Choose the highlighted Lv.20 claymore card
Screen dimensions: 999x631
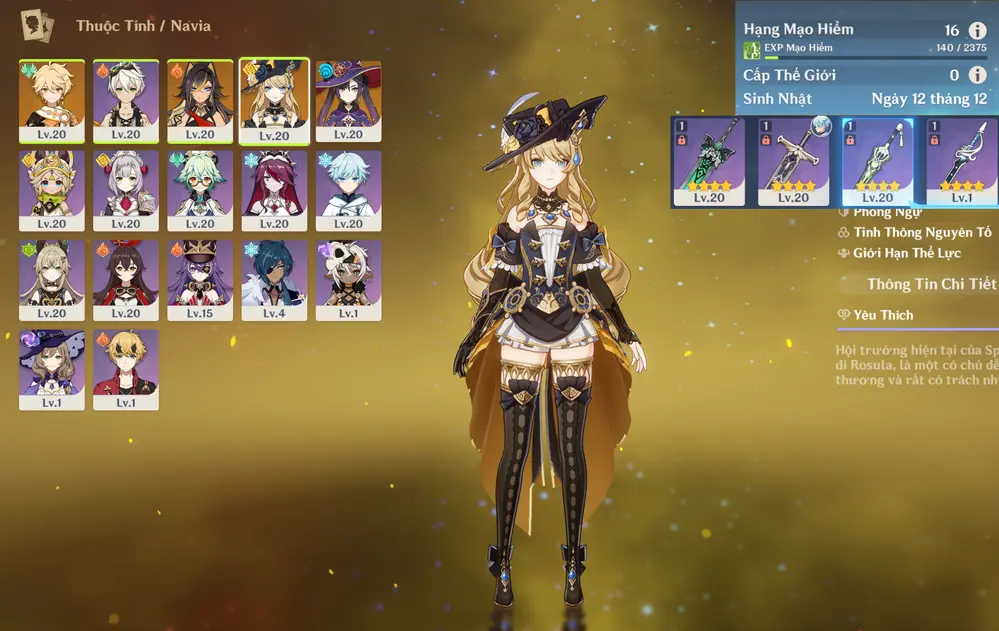(x=877, y=162)
